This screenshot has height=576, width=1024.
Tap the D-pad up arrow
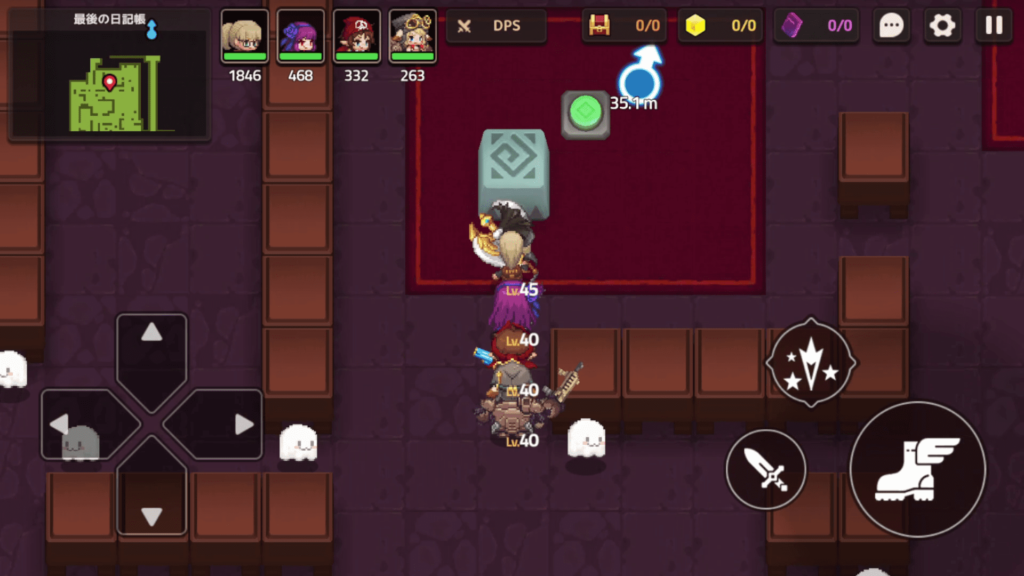[x=151, y=347]
